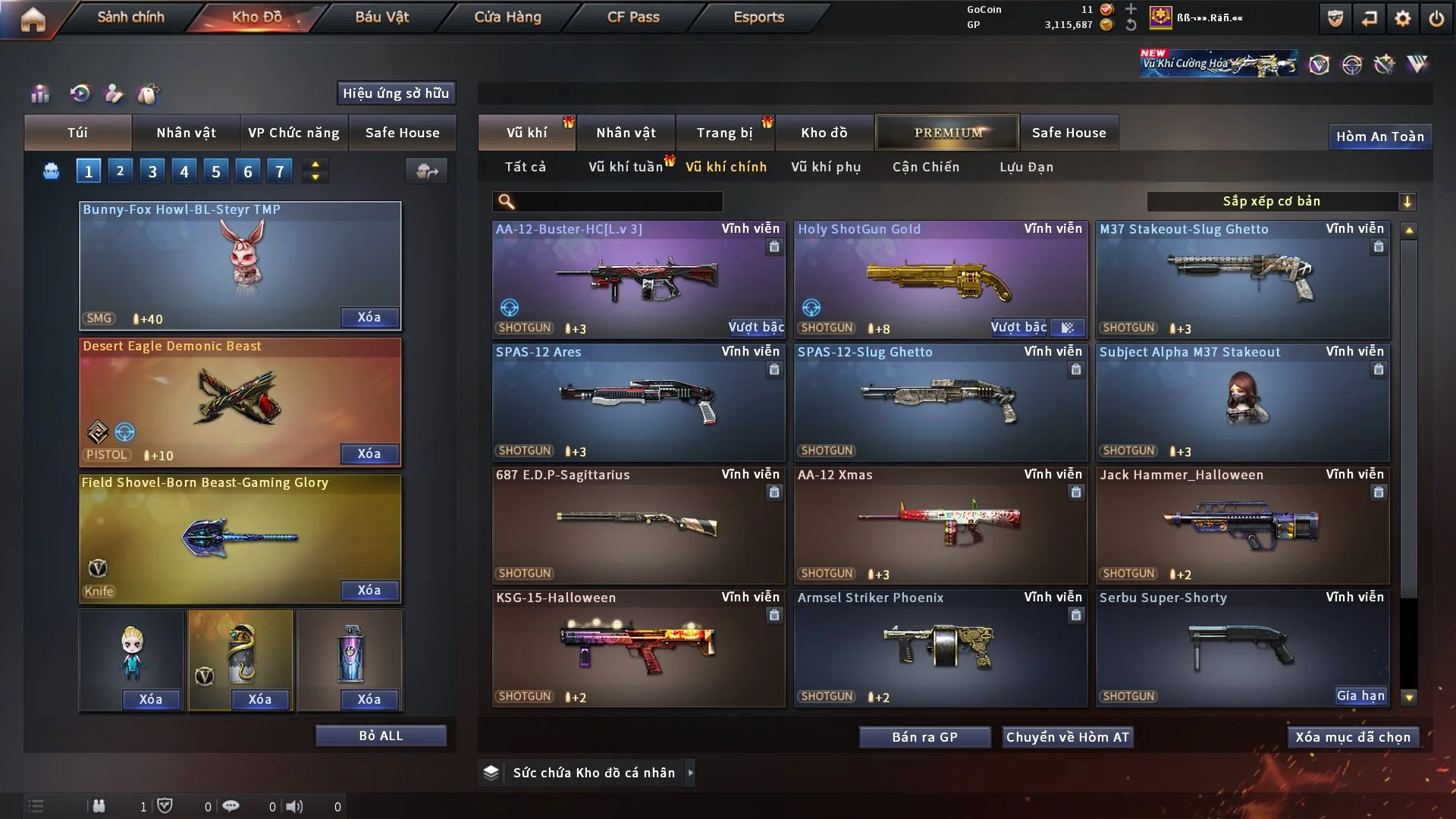Delete selection with Xóa mục đã chọn

click(x=1352, y=737)
